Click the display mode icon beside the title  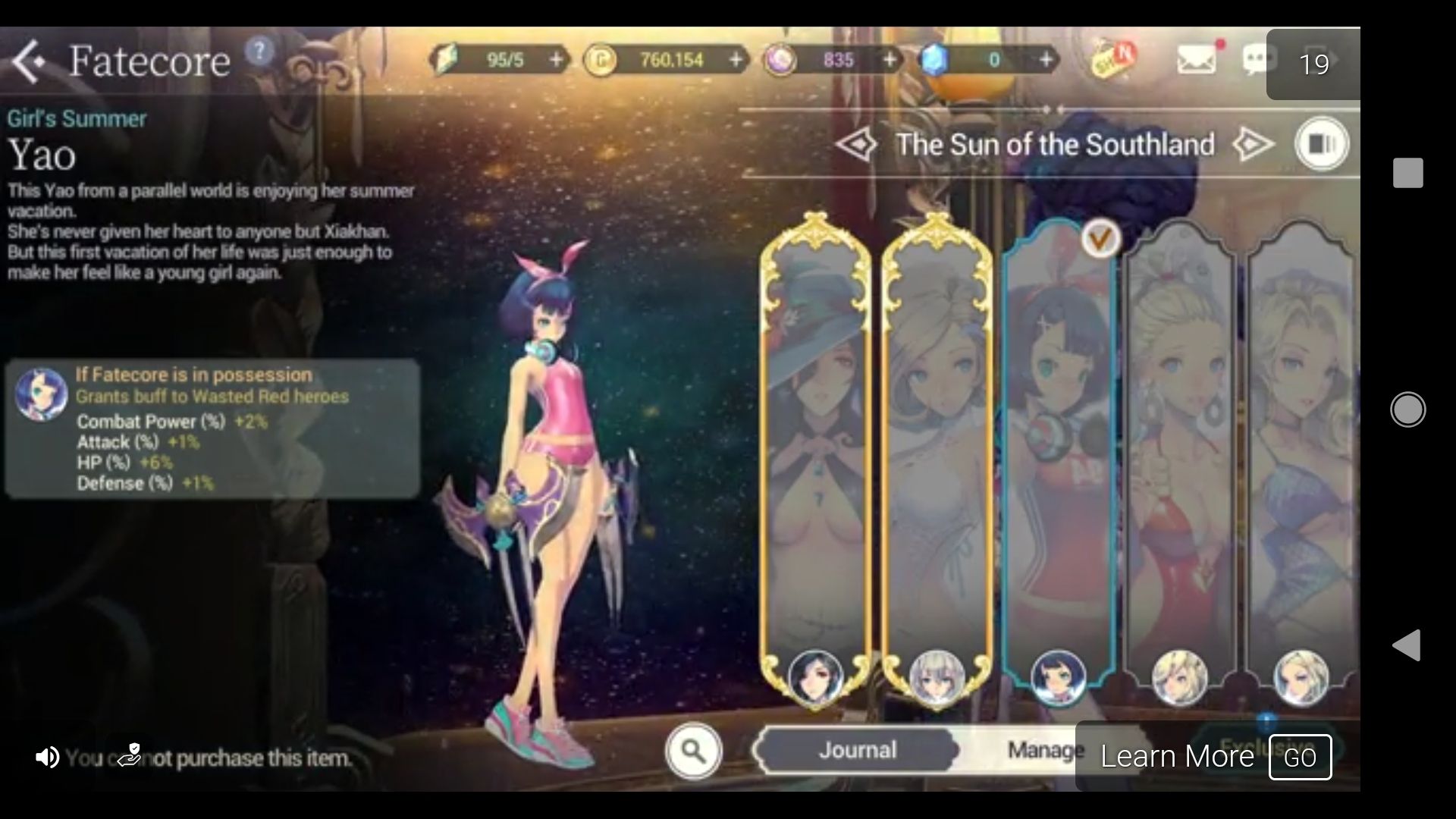tap(1319, 143)
